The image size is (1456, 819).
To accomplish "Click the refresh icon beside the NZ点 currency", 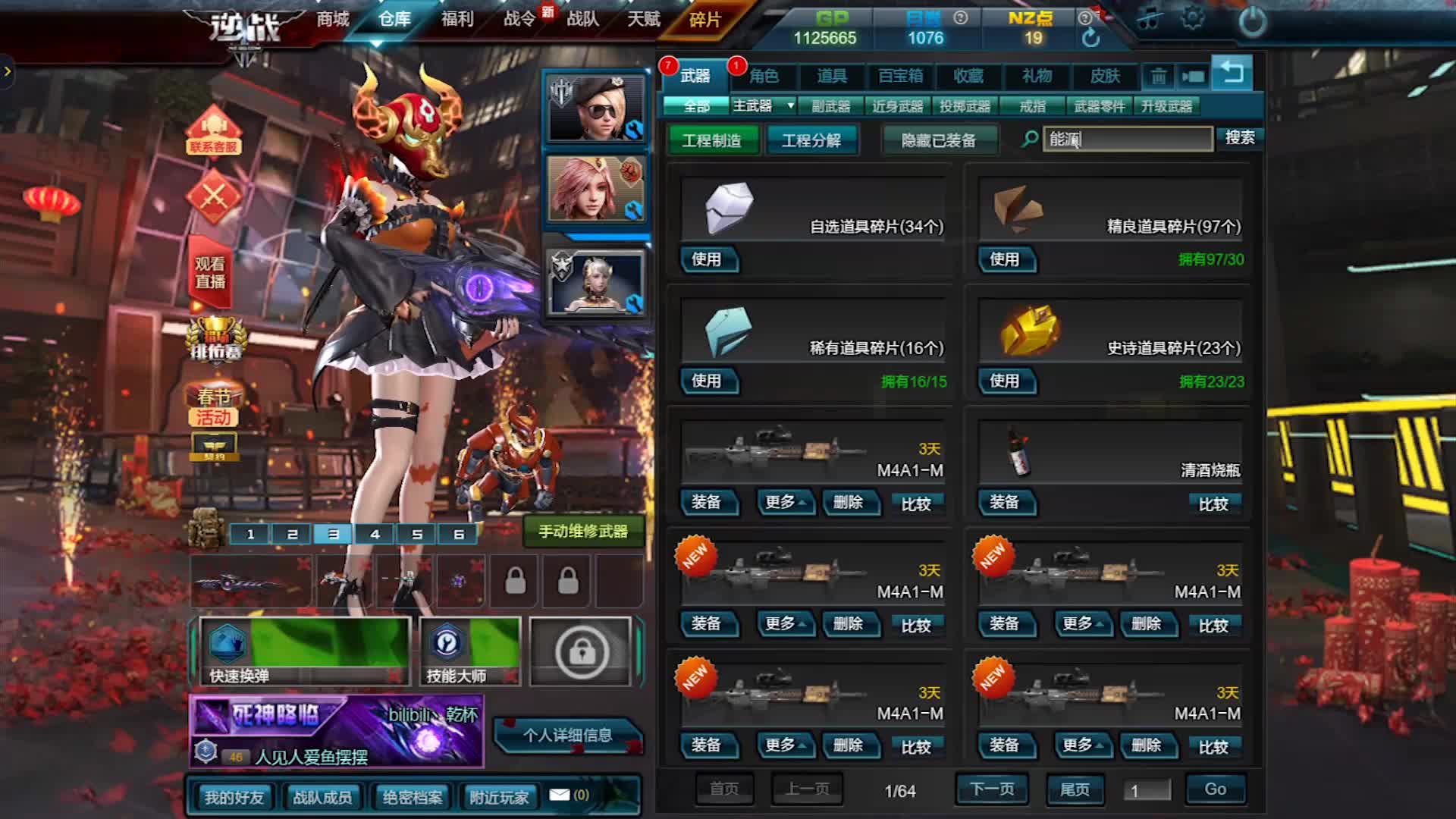I will point(1092,36).
